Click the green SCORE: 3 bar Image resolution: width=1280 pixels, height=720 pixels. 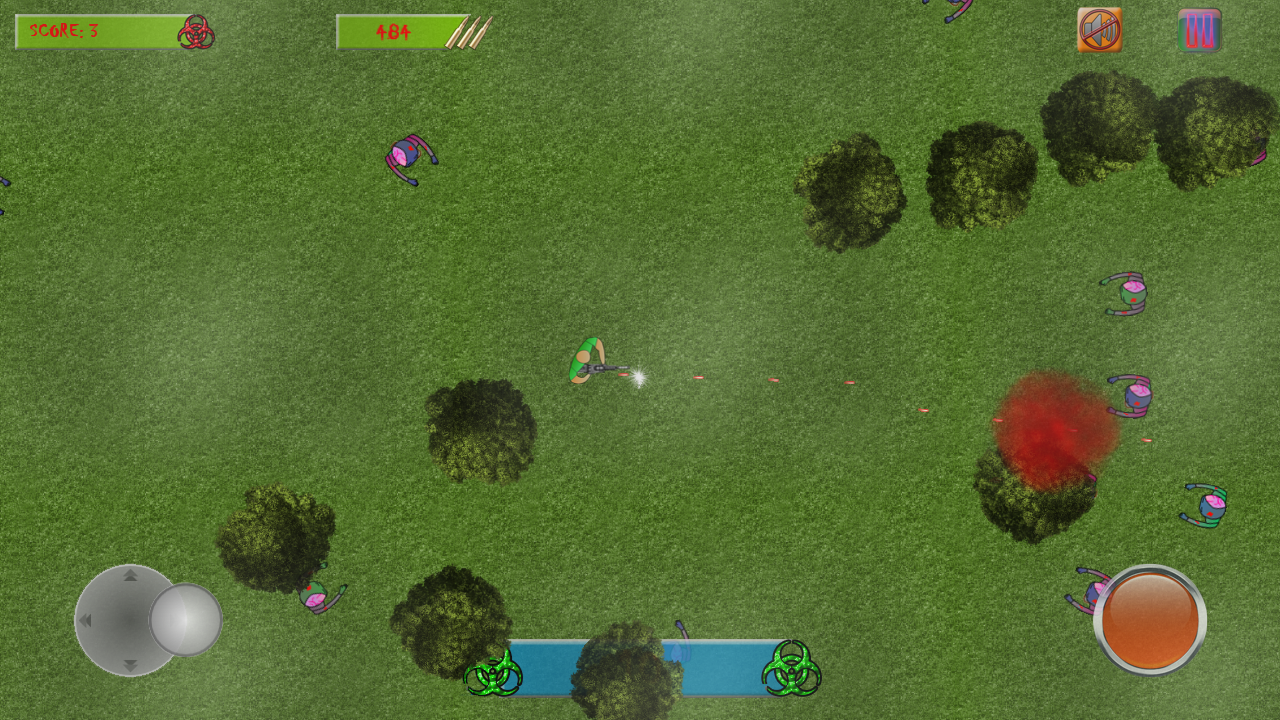(x=95, y=31)
